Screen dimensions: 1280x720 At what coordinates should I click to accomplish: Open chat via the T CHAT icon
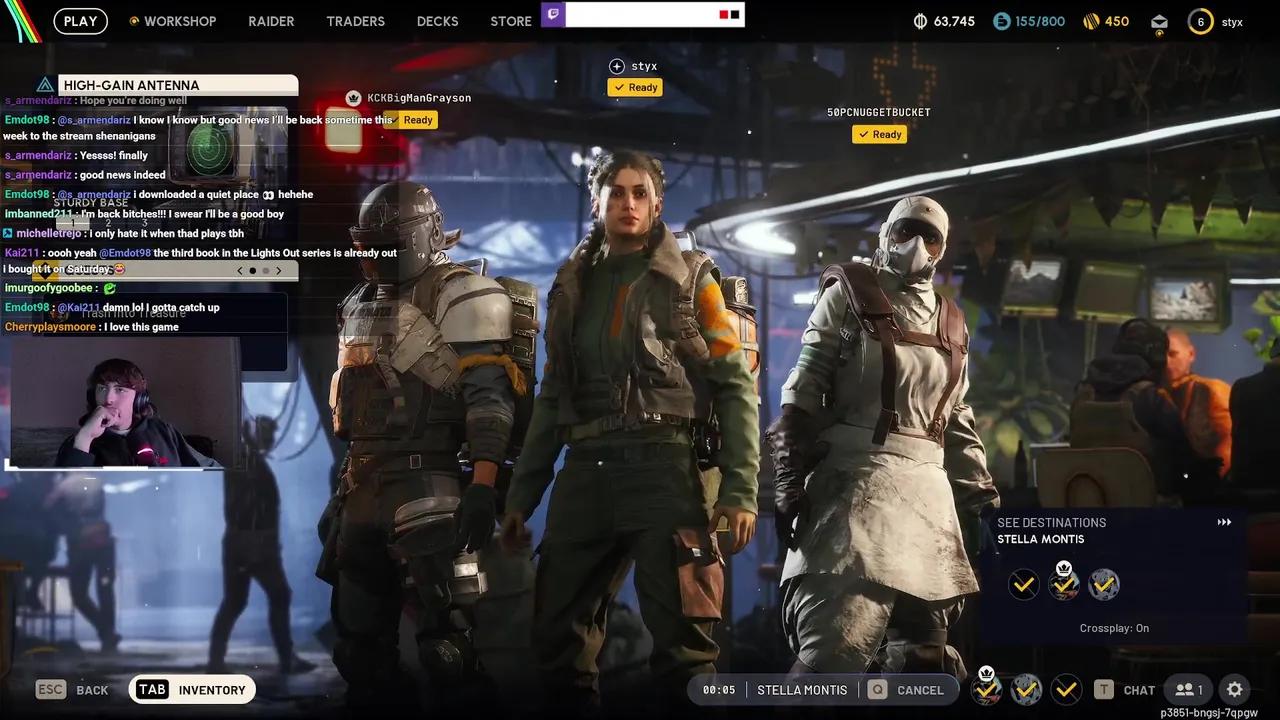click(x=1125, y=689)
